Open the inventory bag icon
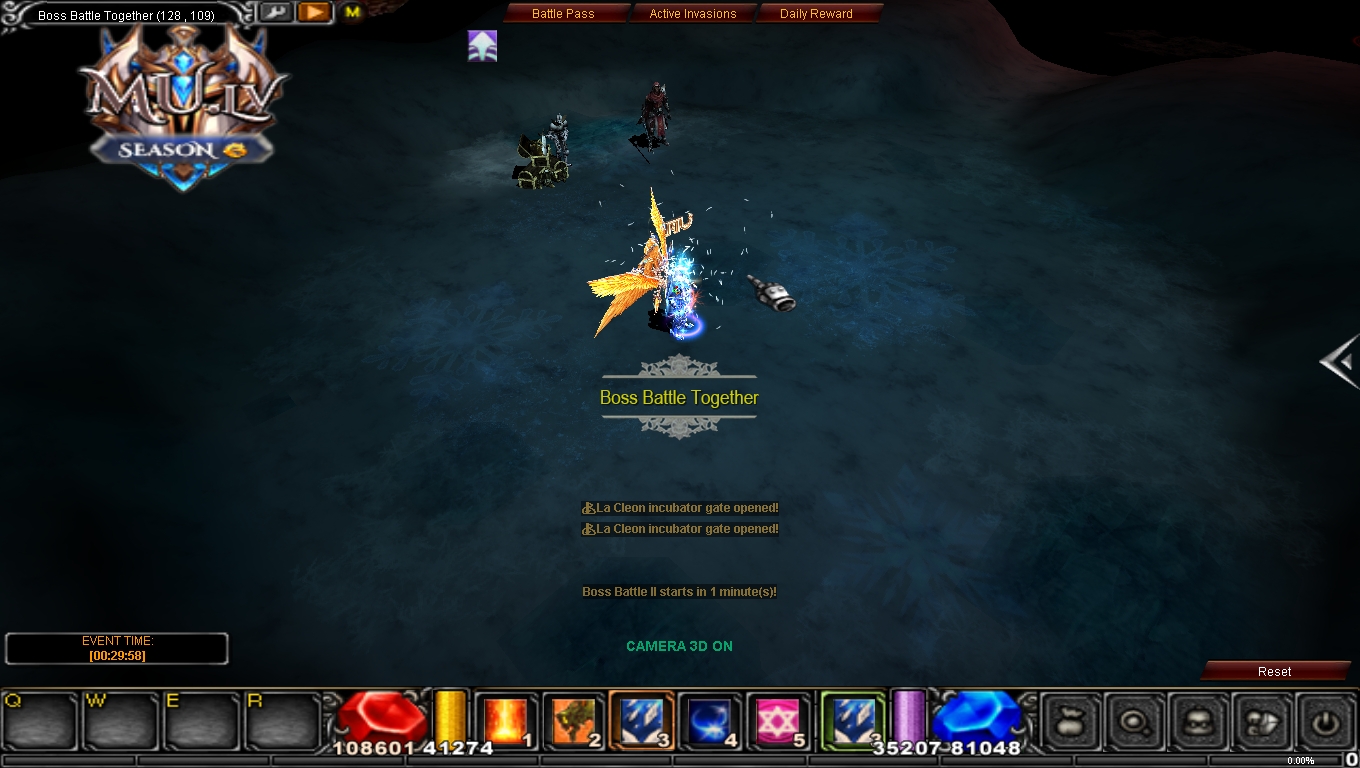Image resolution: width=1360 pixels, height=768 pixels. tap(1069, 722)
